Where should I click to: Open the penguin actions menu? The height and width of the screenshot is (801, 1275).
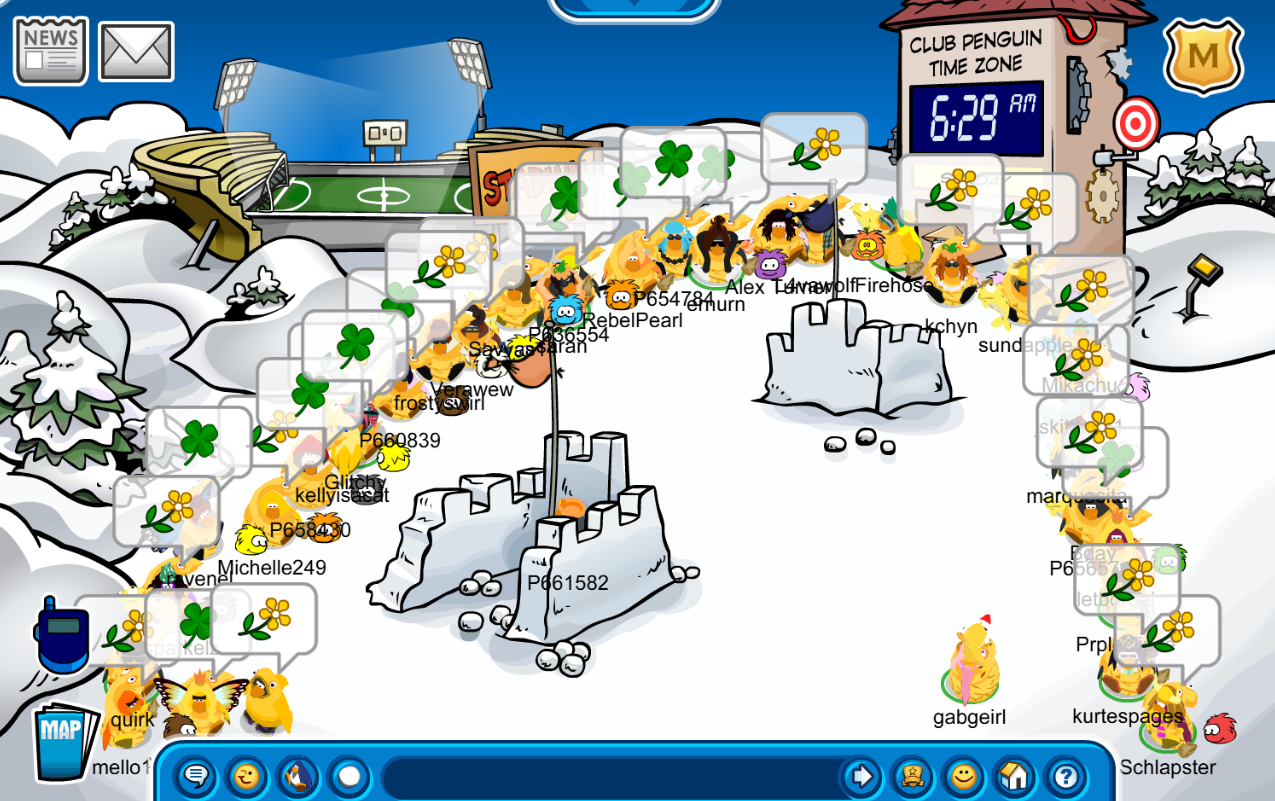pos(297,776)
